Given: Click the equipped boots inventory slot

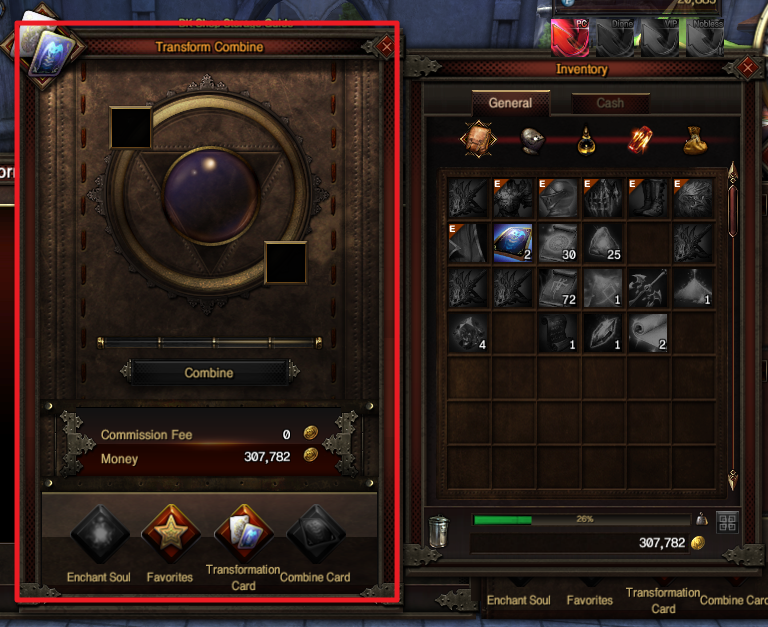Looking at the screenshot, I should point(648,198).
